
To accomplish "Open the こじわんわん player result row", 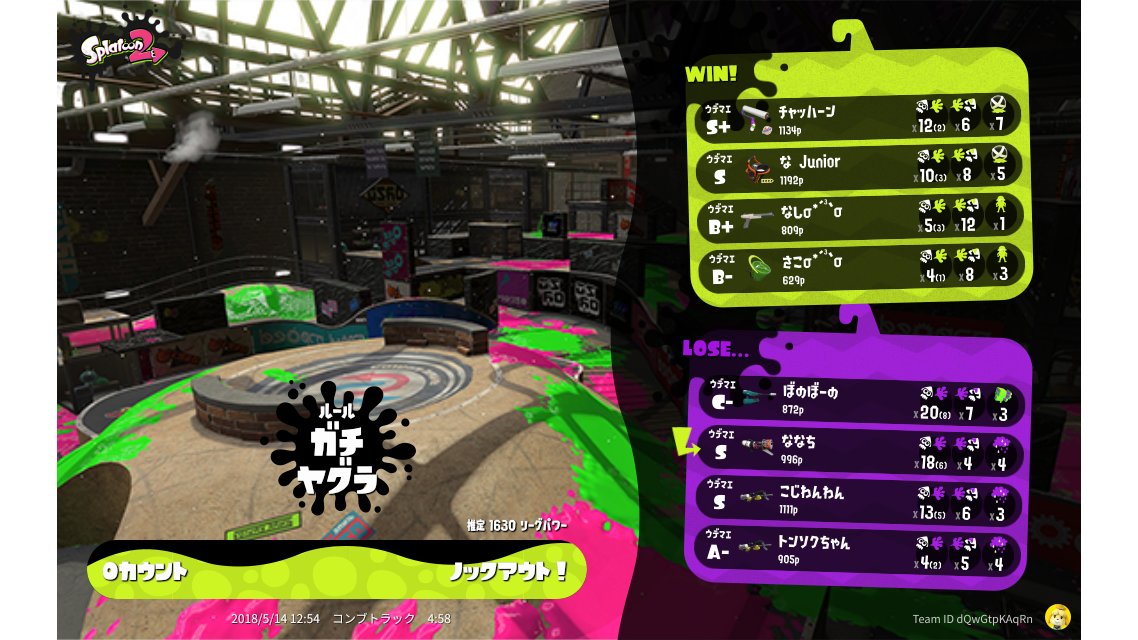I will point(859,500).
